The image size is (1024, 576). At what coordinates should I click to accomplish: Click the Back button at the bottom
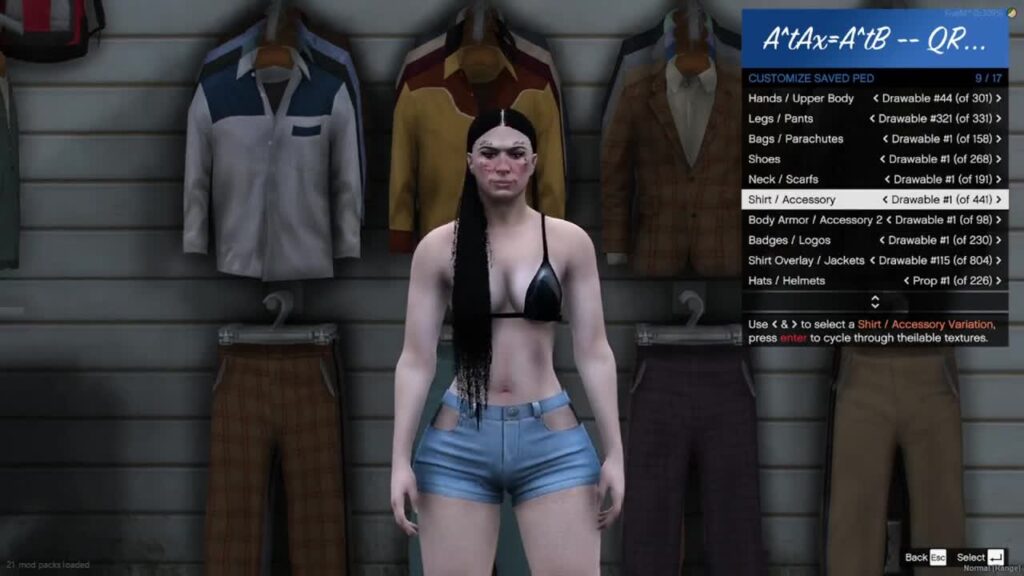[924, 557]
